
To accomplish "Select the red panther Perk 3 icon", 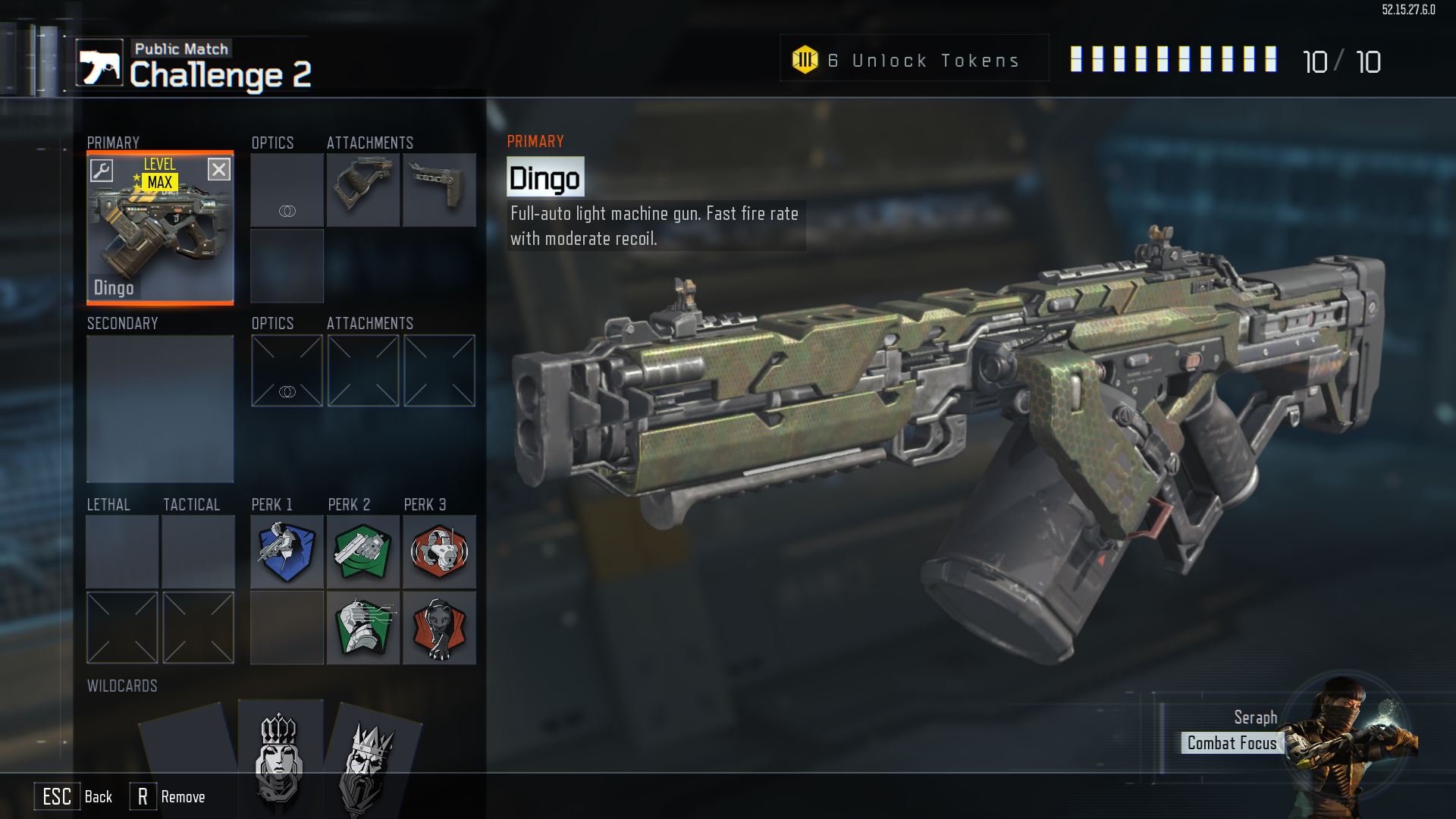I will pos(439,628).
